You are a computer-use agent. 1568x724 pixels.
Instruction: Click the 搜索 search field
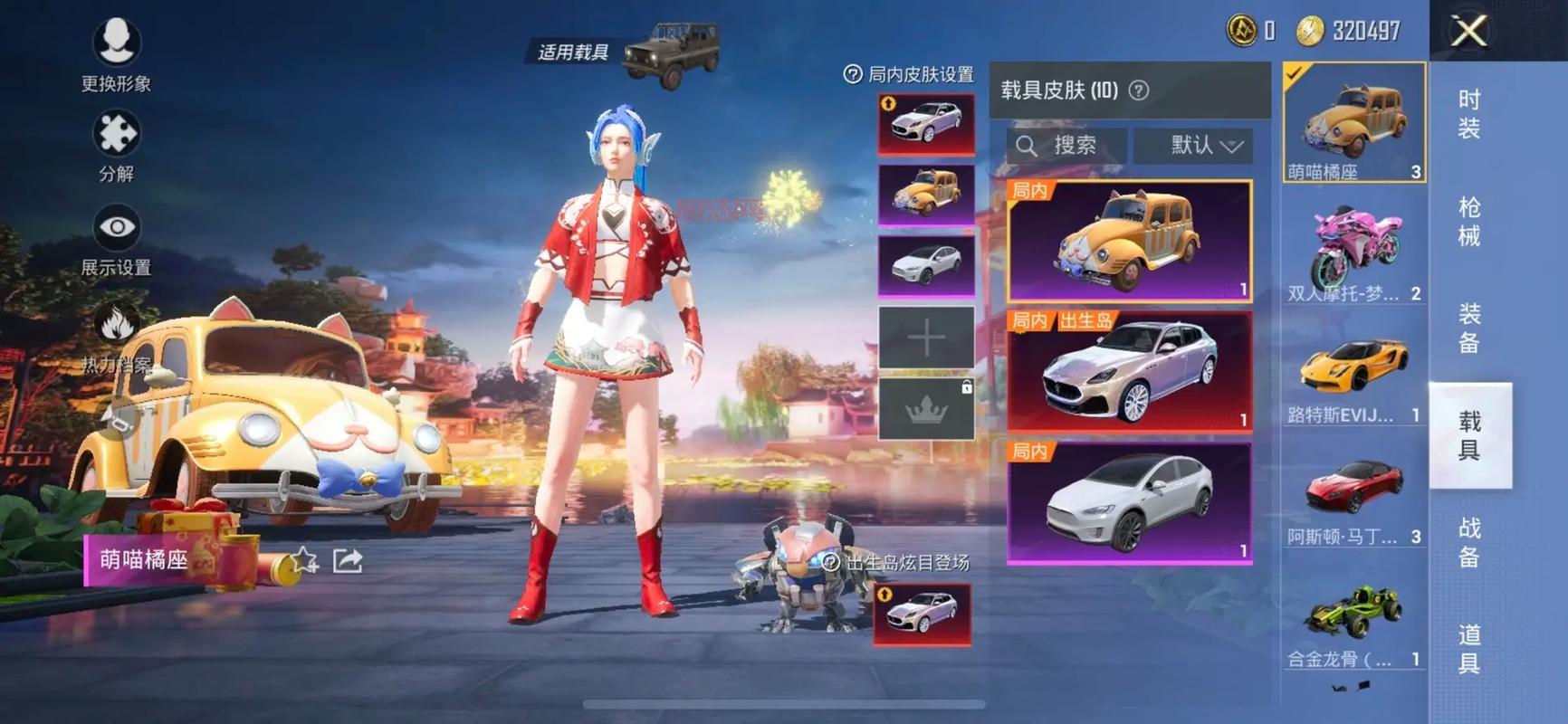(1068, 146)
